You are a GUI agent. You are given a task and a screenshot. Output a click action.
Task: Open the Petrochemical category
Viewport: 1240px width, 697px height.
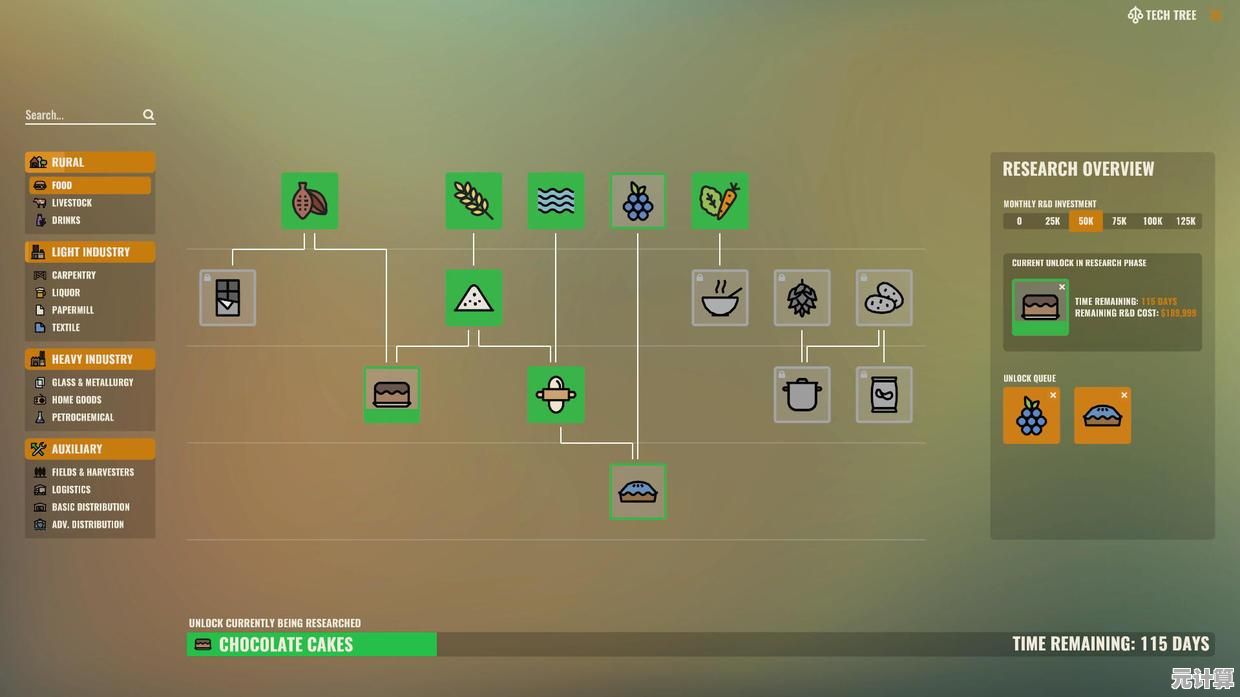pos(82,417)
